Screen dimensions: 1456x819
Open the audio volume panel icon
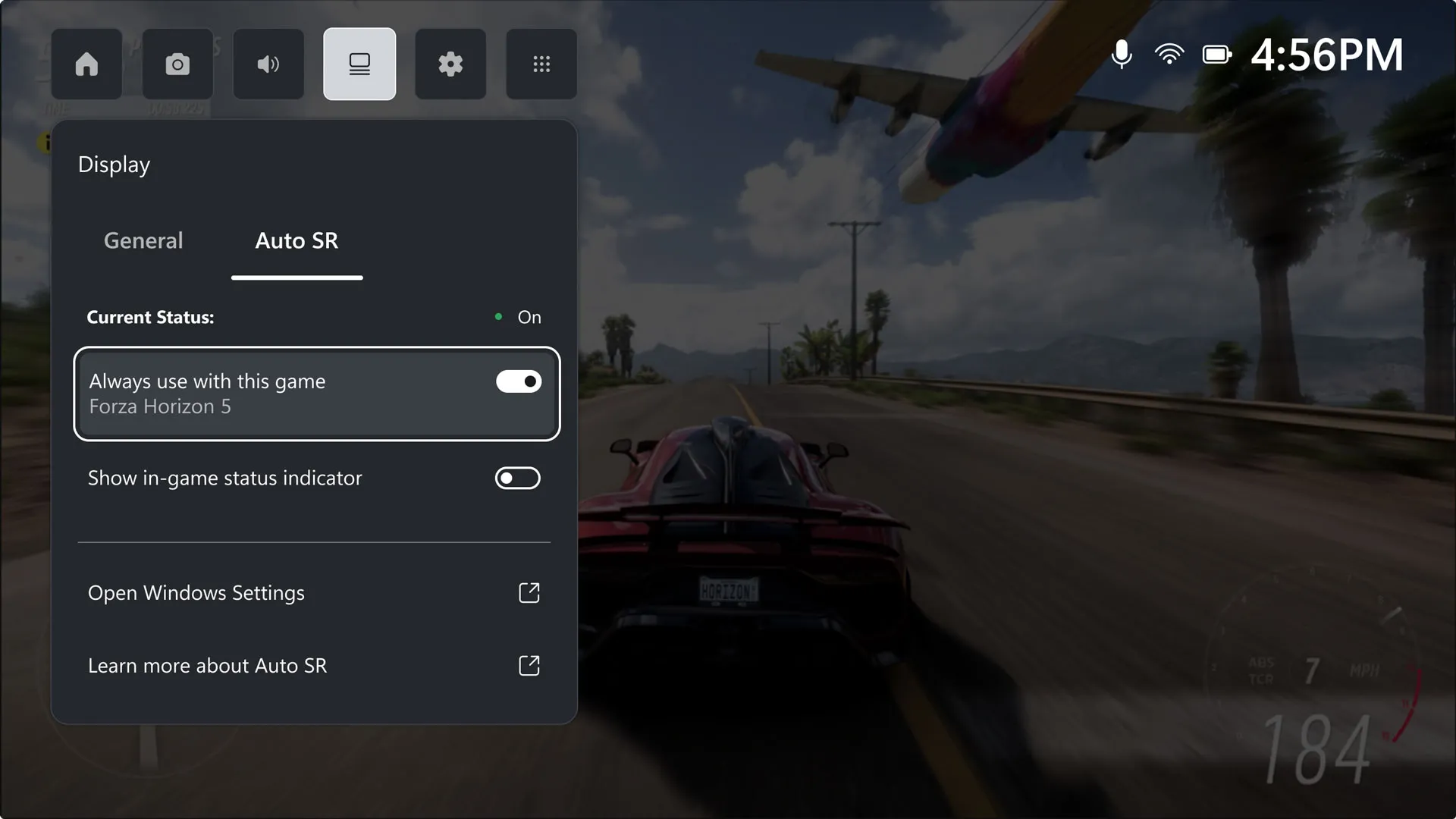tap(268, 64)
